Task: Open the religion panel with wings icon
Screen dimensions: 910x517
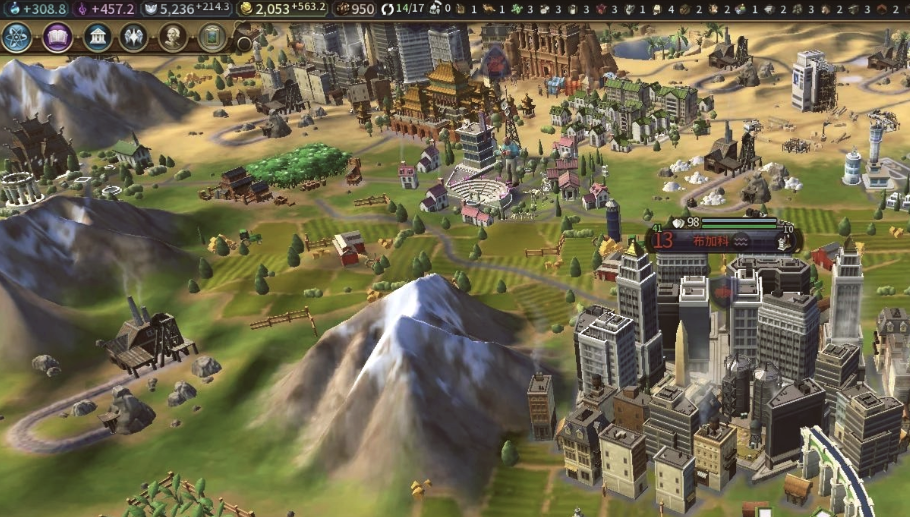Action: pos(134,38)
